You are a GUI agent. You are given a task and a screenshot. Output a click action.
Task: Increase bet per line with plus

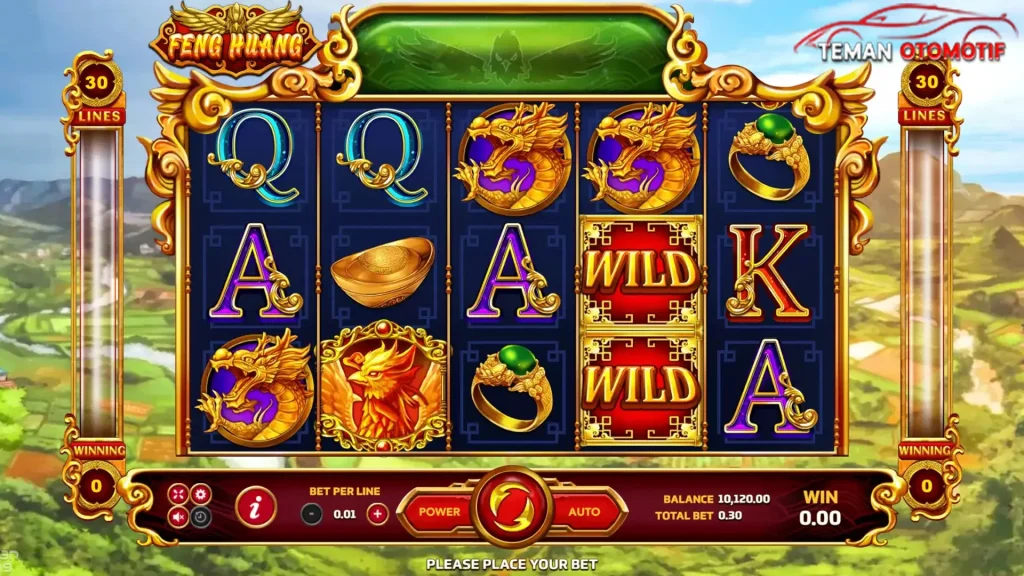(377, 514)
